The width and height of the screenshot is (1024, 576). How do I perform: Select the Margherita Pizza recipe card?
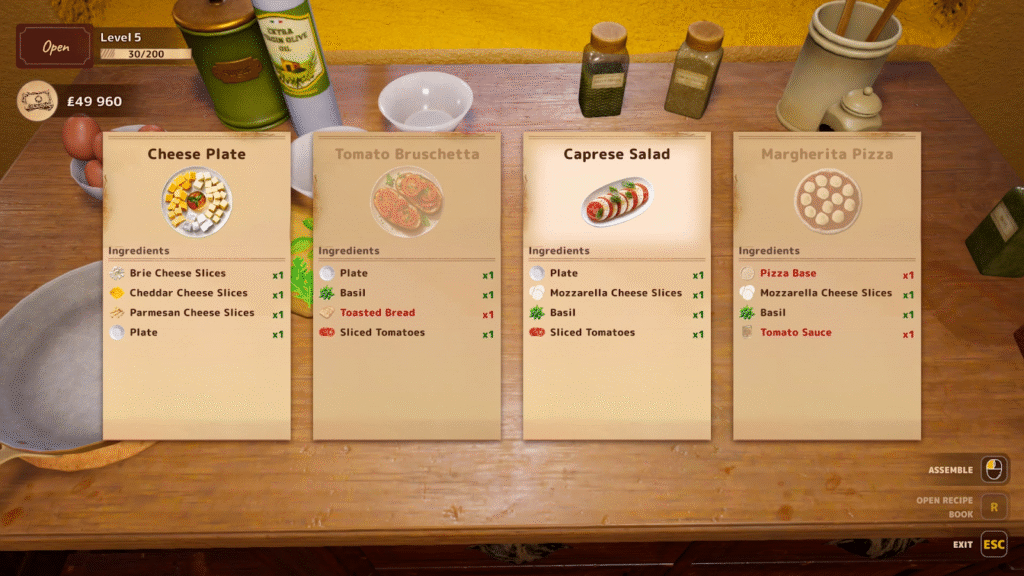[827, 285]
